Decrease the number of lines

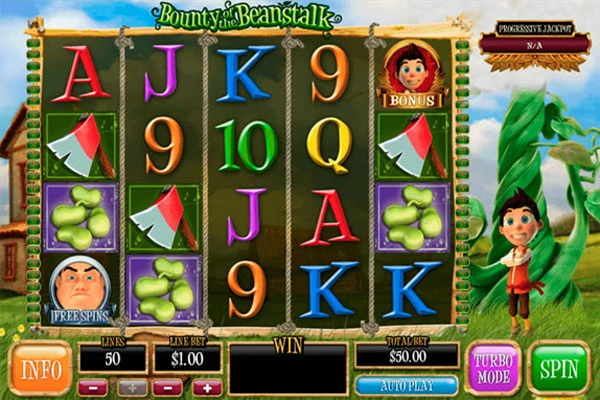click(x=92, y=387)
